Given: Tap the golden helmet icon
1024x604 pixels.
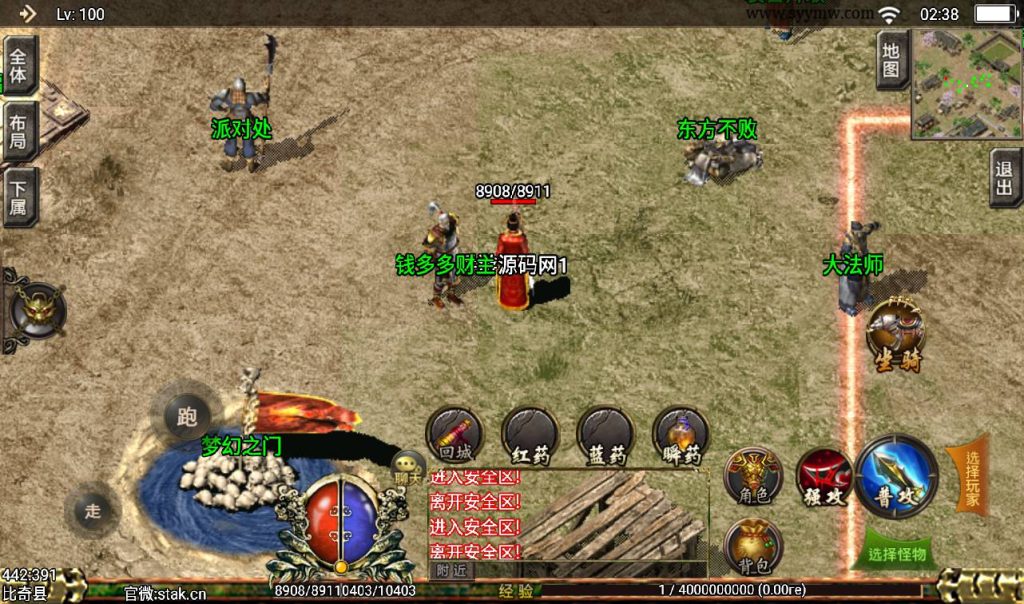Looking at the screenshot, I should click(x=36, y=309).
